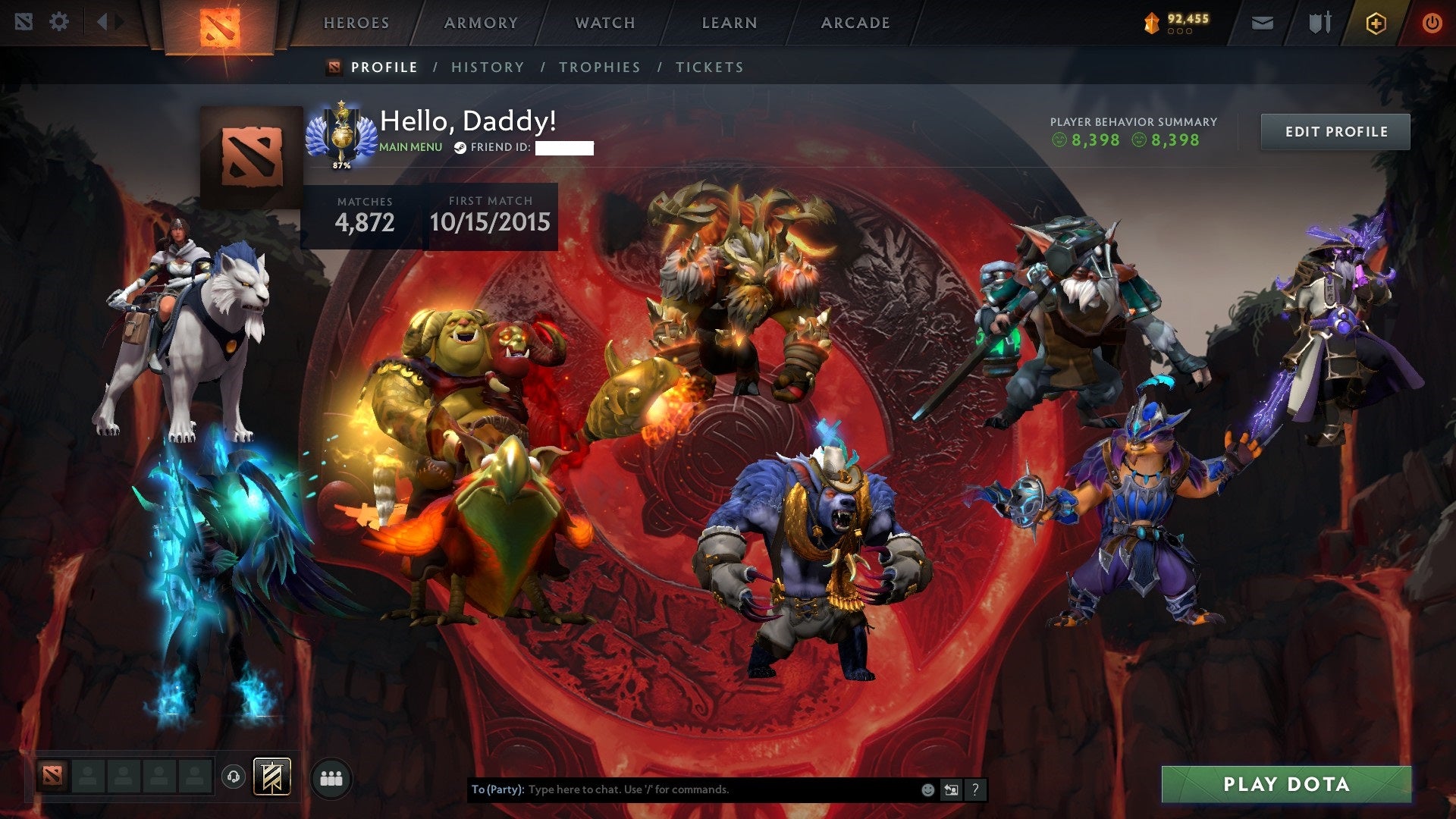This screenshot has width=1456, height=819.
Task: Open the TROPHIES tab
Action: click(x=600, y=67)
